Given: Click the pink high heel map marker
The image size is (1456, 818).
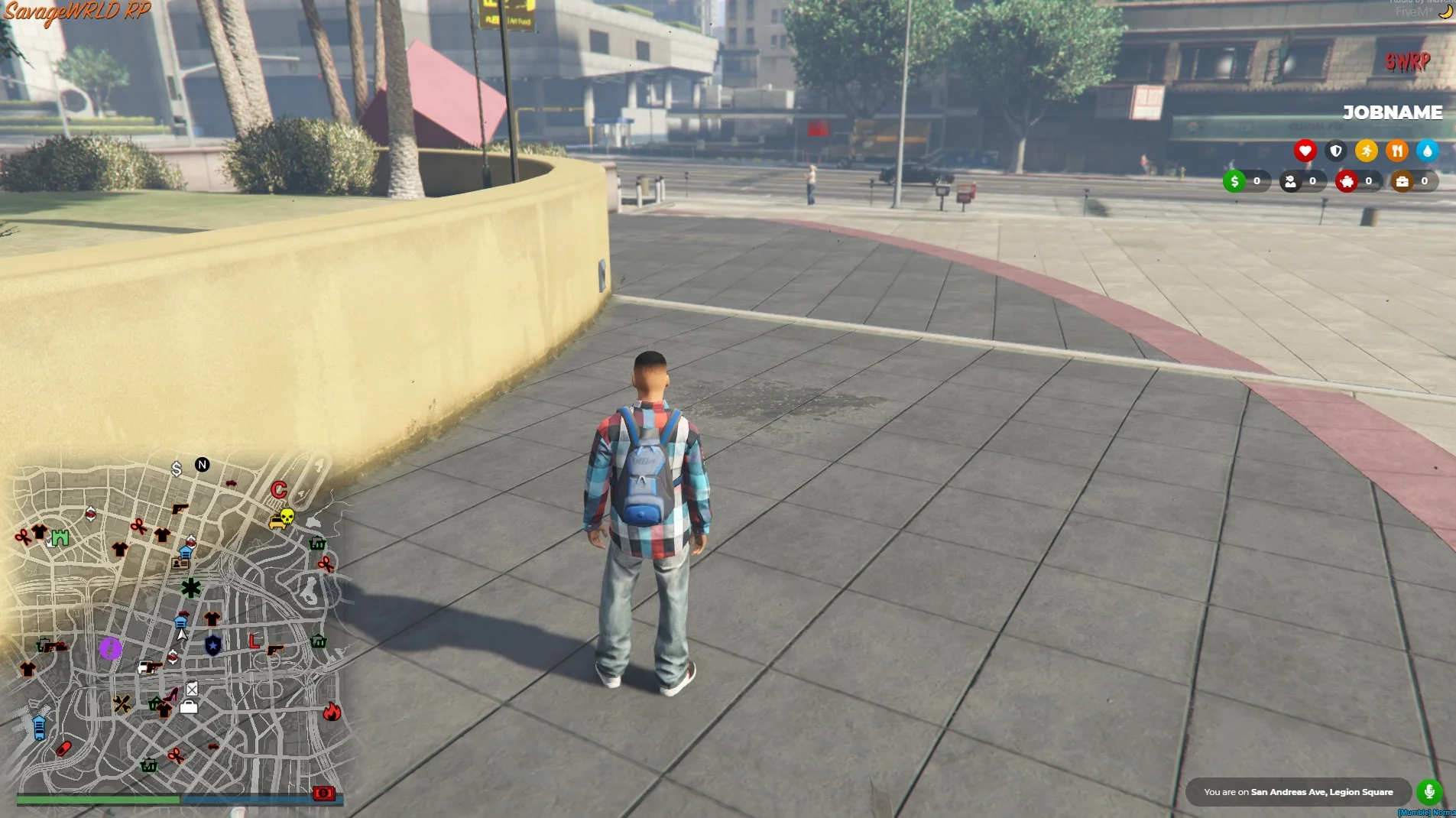Looking at the screenshot, I should 173,694.
